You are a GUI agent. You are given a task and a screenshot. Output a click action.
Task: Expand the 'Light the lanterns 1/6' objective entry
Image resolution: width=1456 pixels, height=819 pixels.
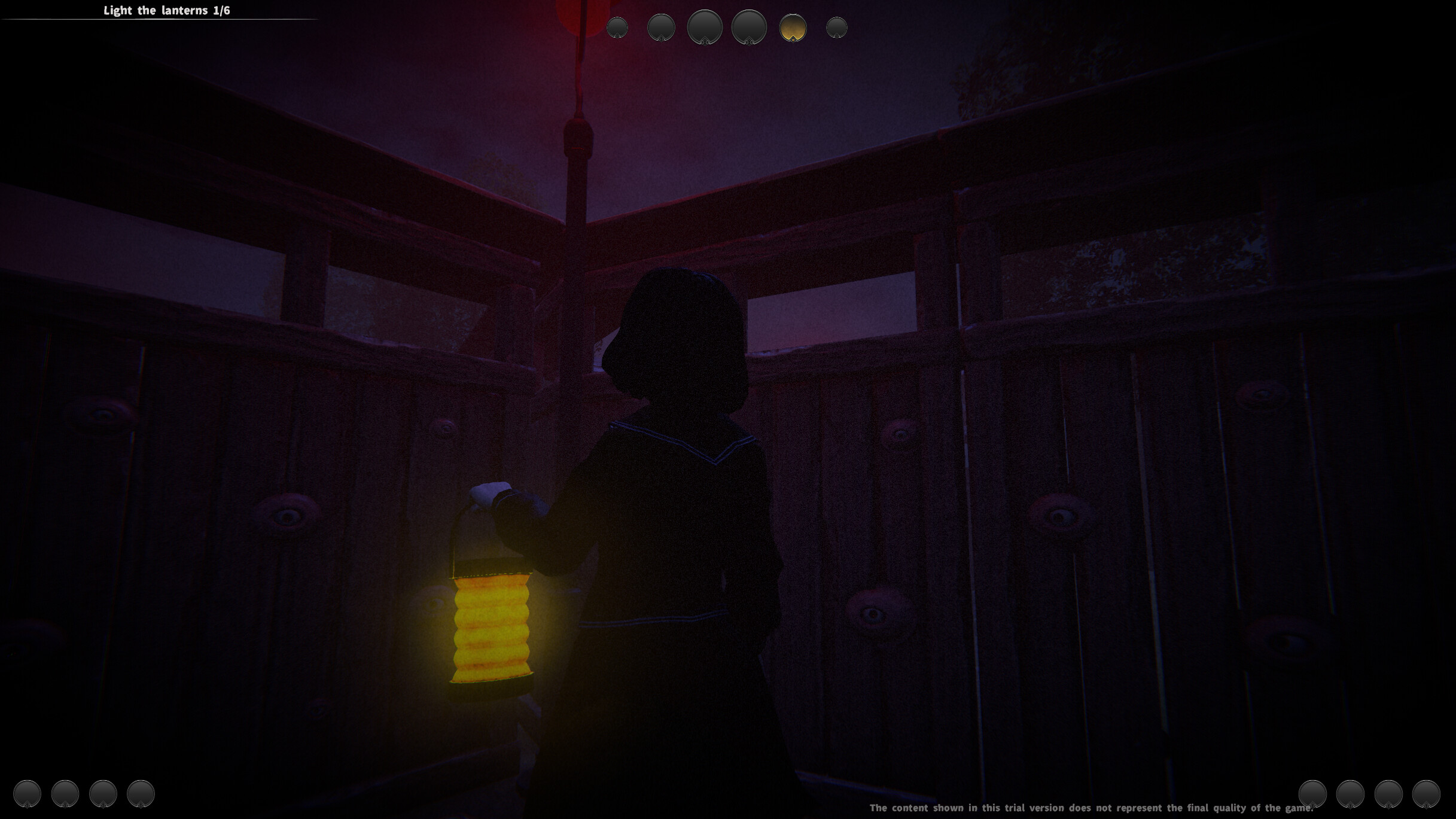pyautogui.click(x=166, y=10)
